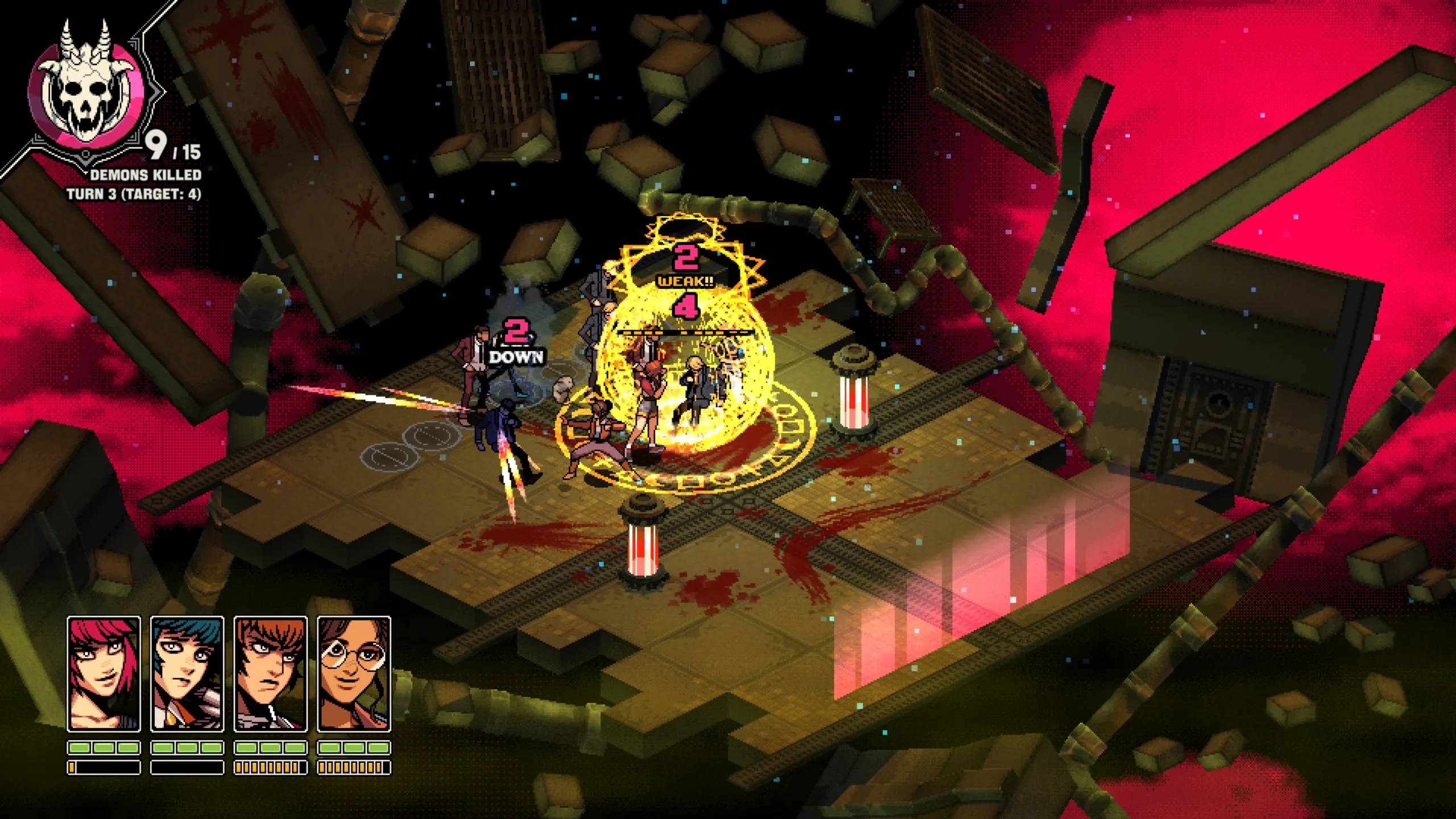1456x819 pixels.
Task: Pick the orange-haired character portrait
Action: click(x=271, y=673)
